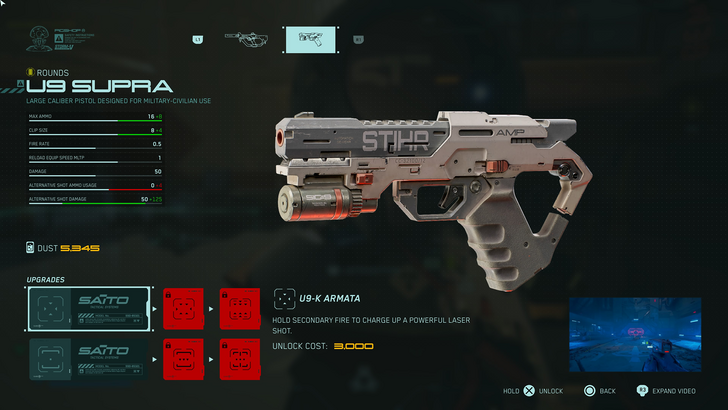The height and width of the screenshot is (410, 728).
Task: Select top-row first locked red upgrade
Action: [x=183, y=307]
